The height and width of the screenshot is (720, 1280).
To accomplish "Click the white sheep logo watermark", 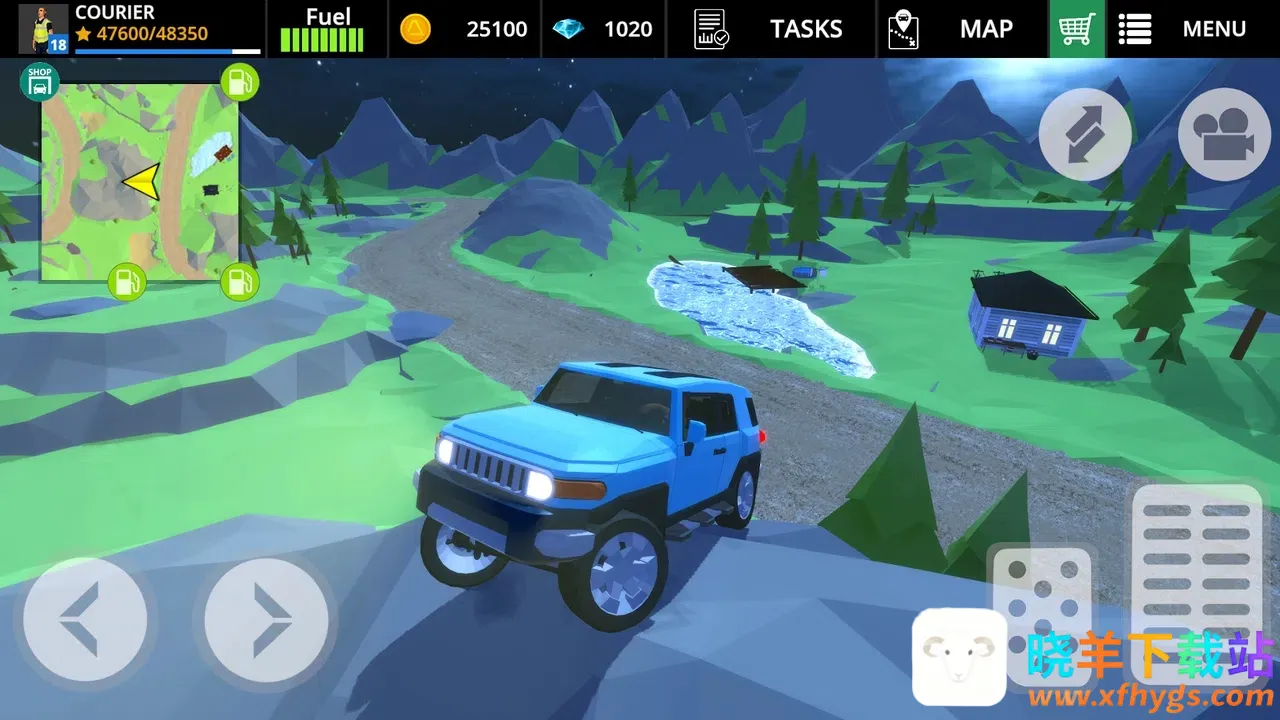I will point(959,656).
